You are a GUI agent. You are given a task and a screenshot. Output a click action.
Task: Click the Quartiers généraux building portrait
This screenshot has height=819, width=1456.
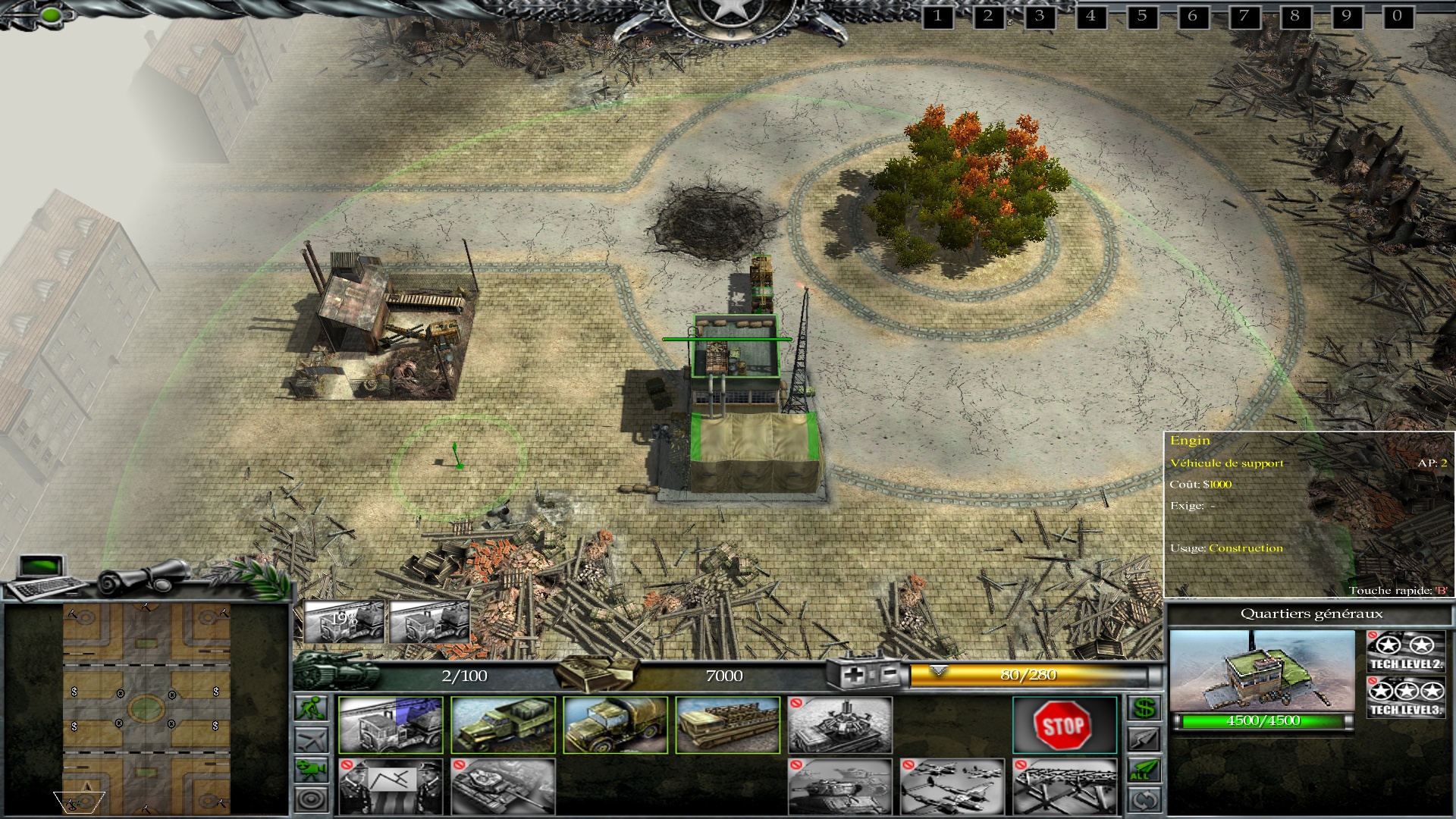pos(1262,670)
